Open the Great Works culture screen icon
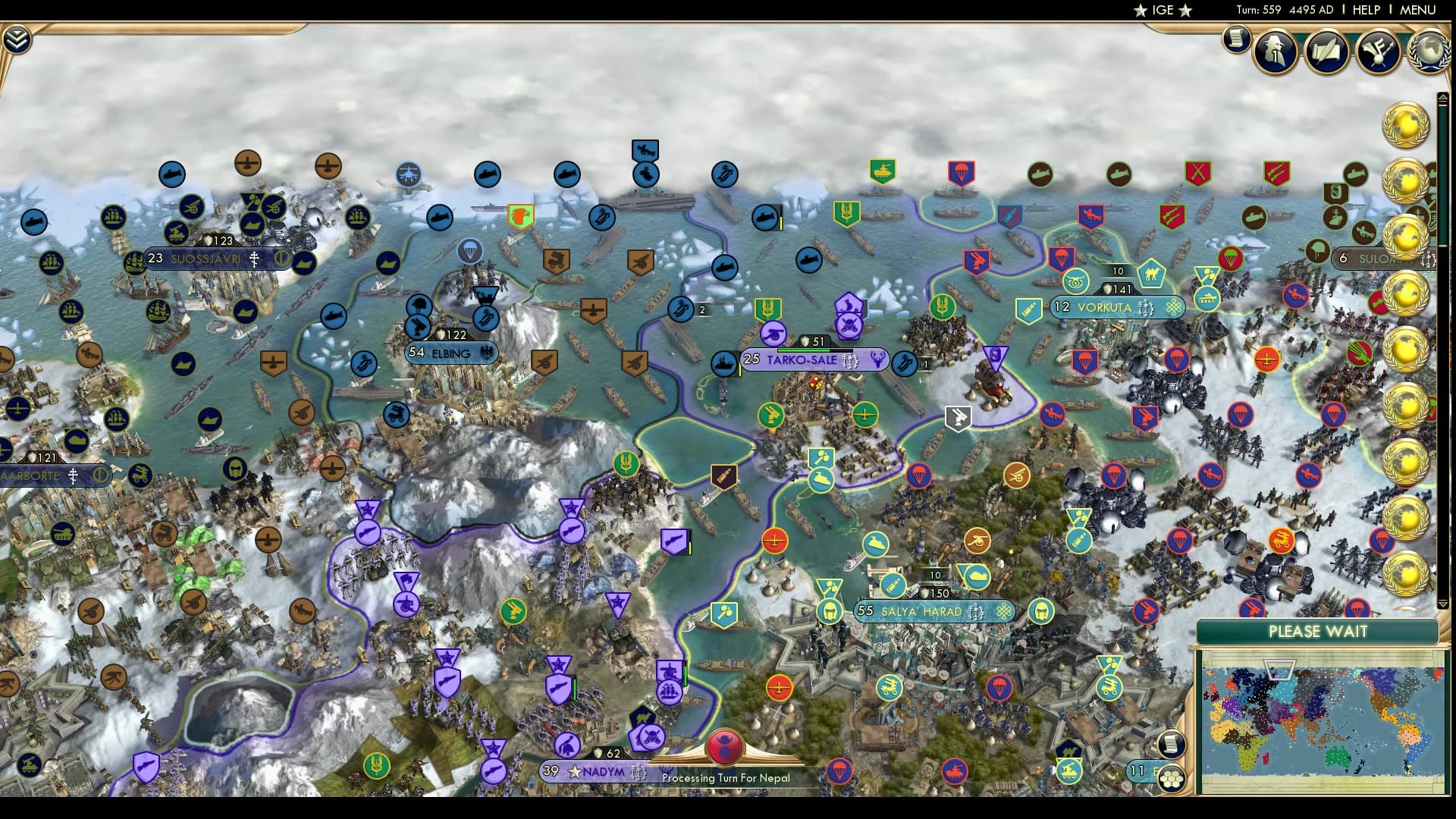This screenshot has height=819, width=1456. [1326, 52]
